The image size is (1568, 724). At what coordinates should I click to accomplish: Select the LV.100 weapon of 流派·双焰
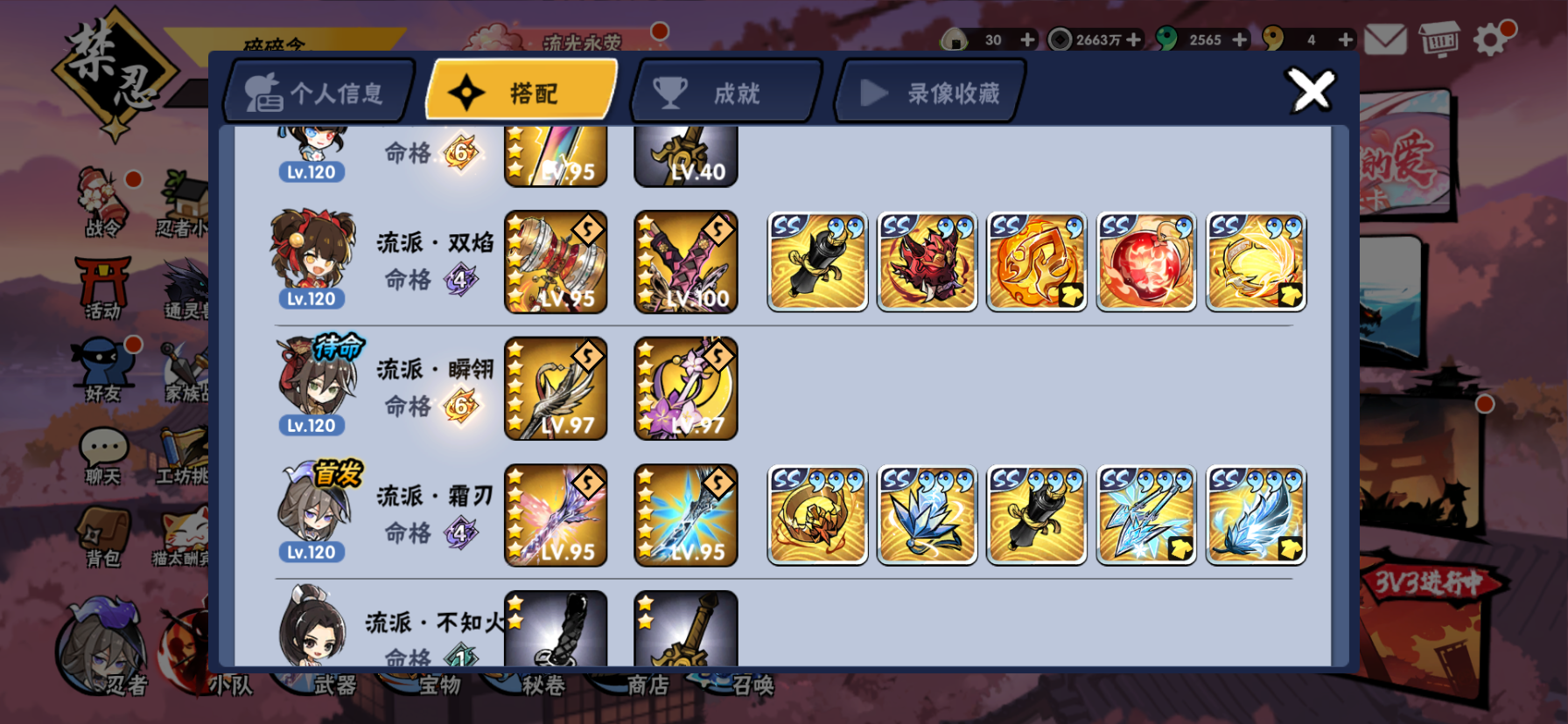click(685, 261)
